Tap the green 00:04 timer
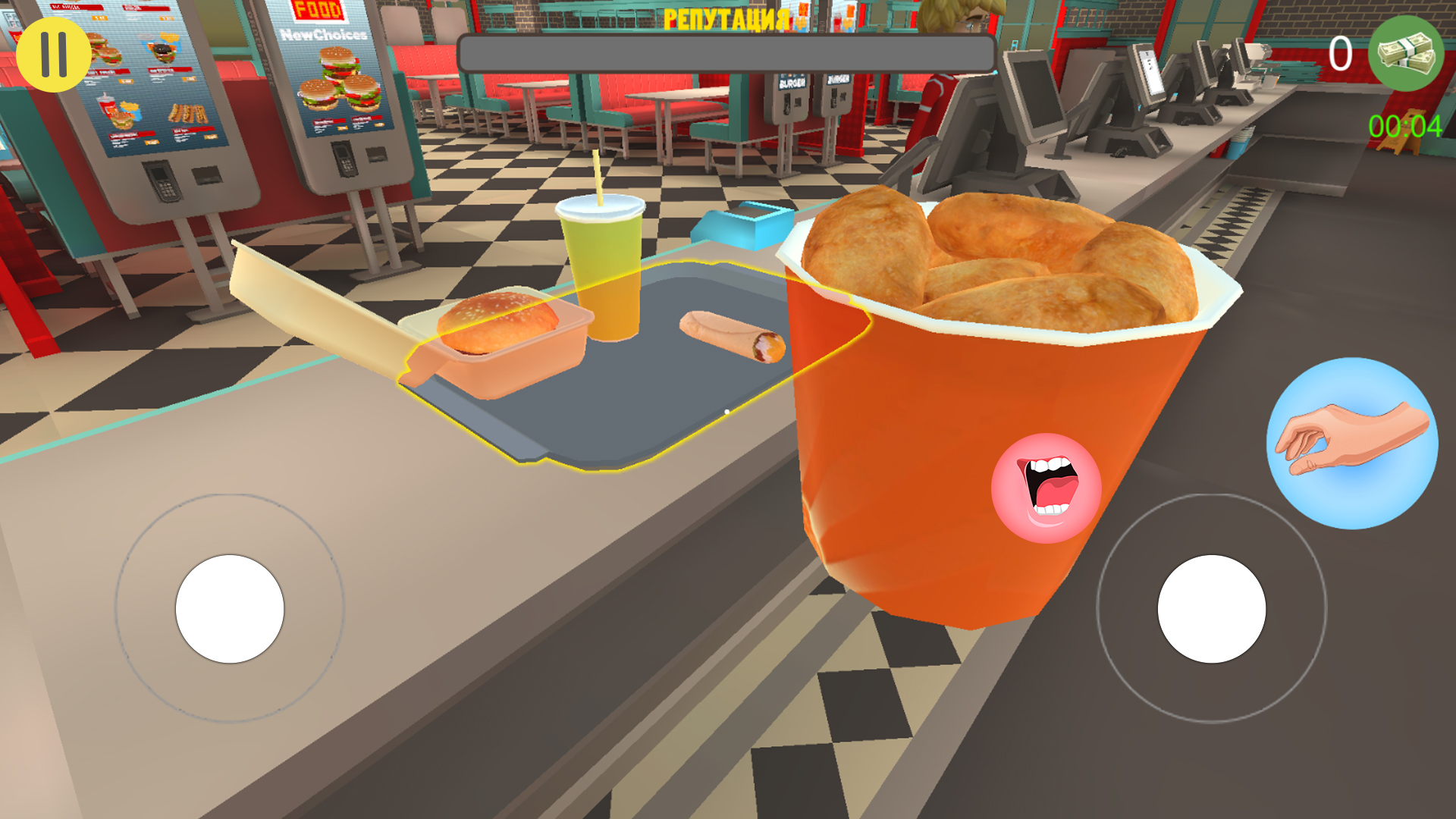 (1406, 125)
